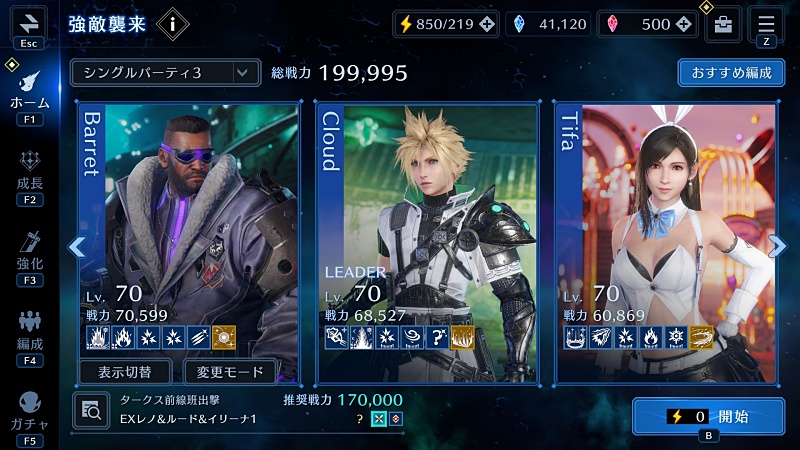The image size is (800, 450).
Task: Go to ホーム in the side menu
Action: tap(29, 93)
